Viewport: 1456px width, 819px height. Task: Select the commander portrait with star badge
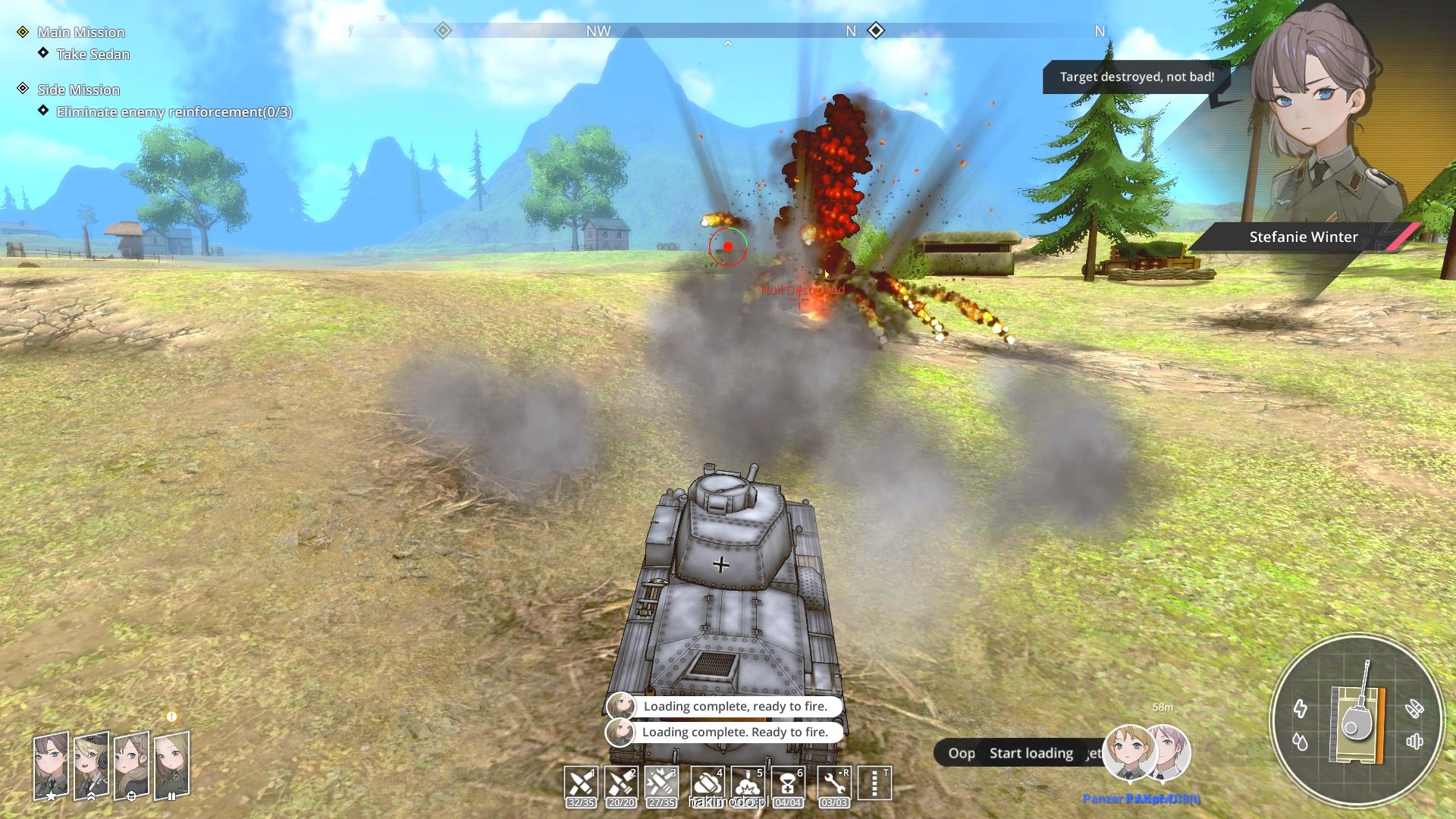click(51, 765)
